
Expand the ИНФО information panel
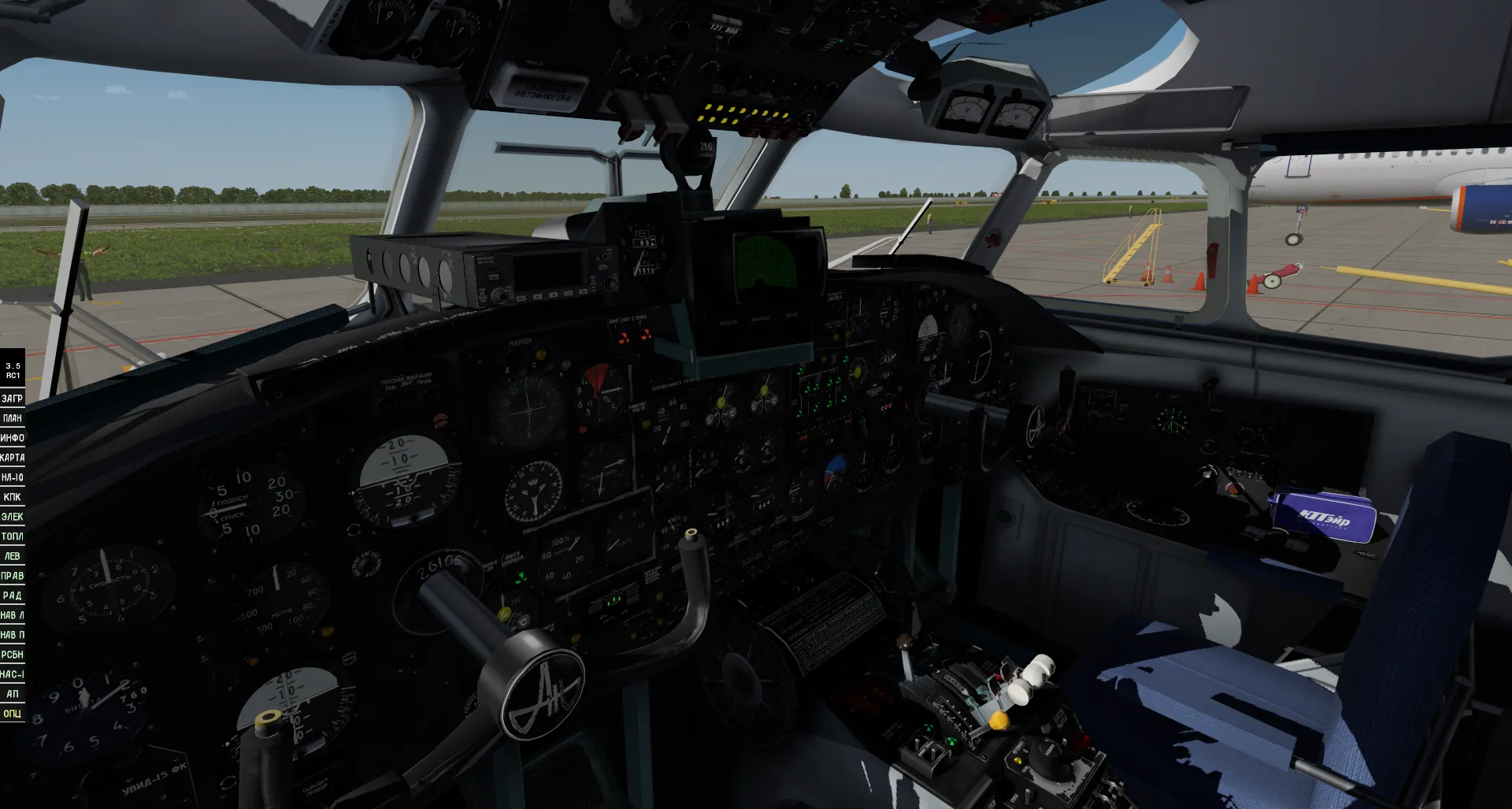coord(13,437)
